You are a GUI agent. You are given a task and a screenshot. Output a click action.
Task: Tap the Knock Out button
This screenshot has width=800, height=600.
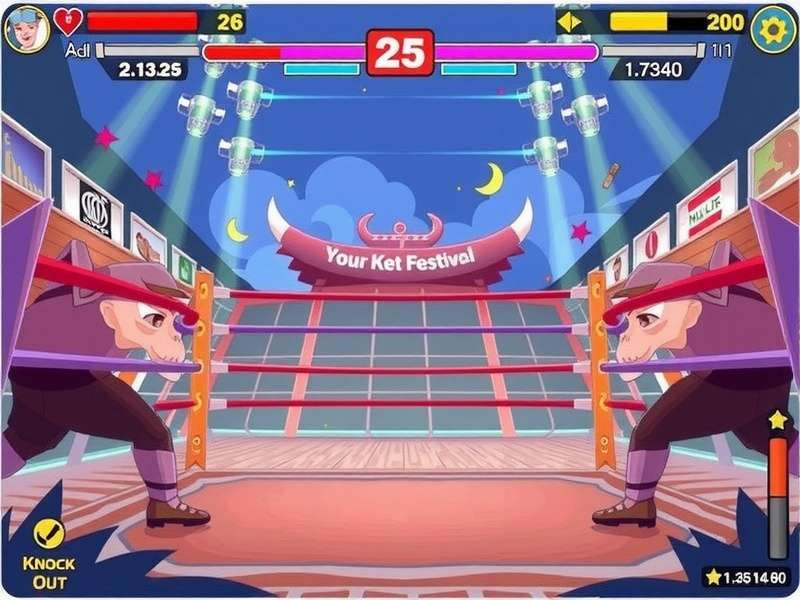pyautogui.click(x=48, y=553)
